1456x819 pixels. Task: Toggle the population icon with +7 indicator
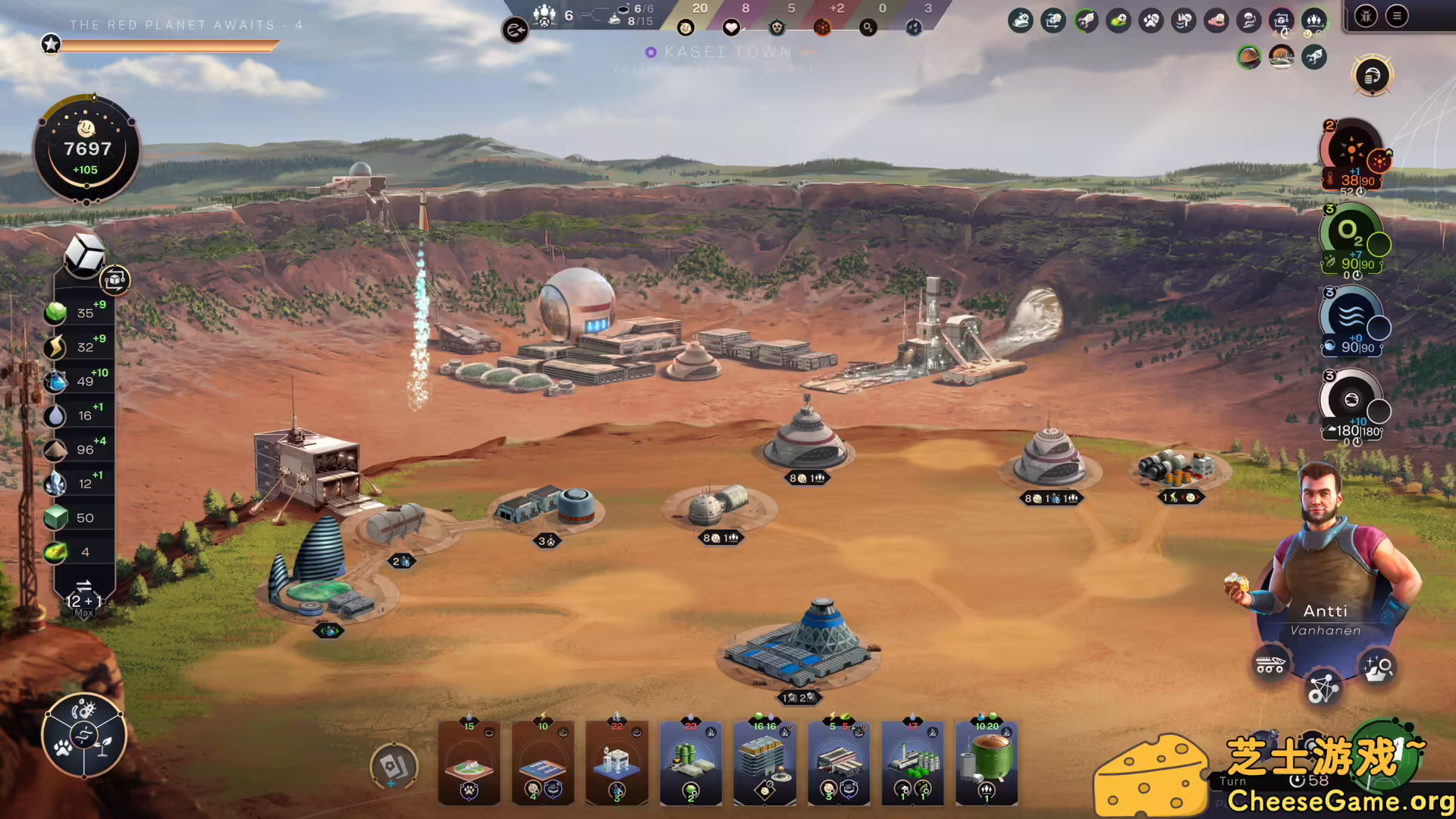[1313, 20]
